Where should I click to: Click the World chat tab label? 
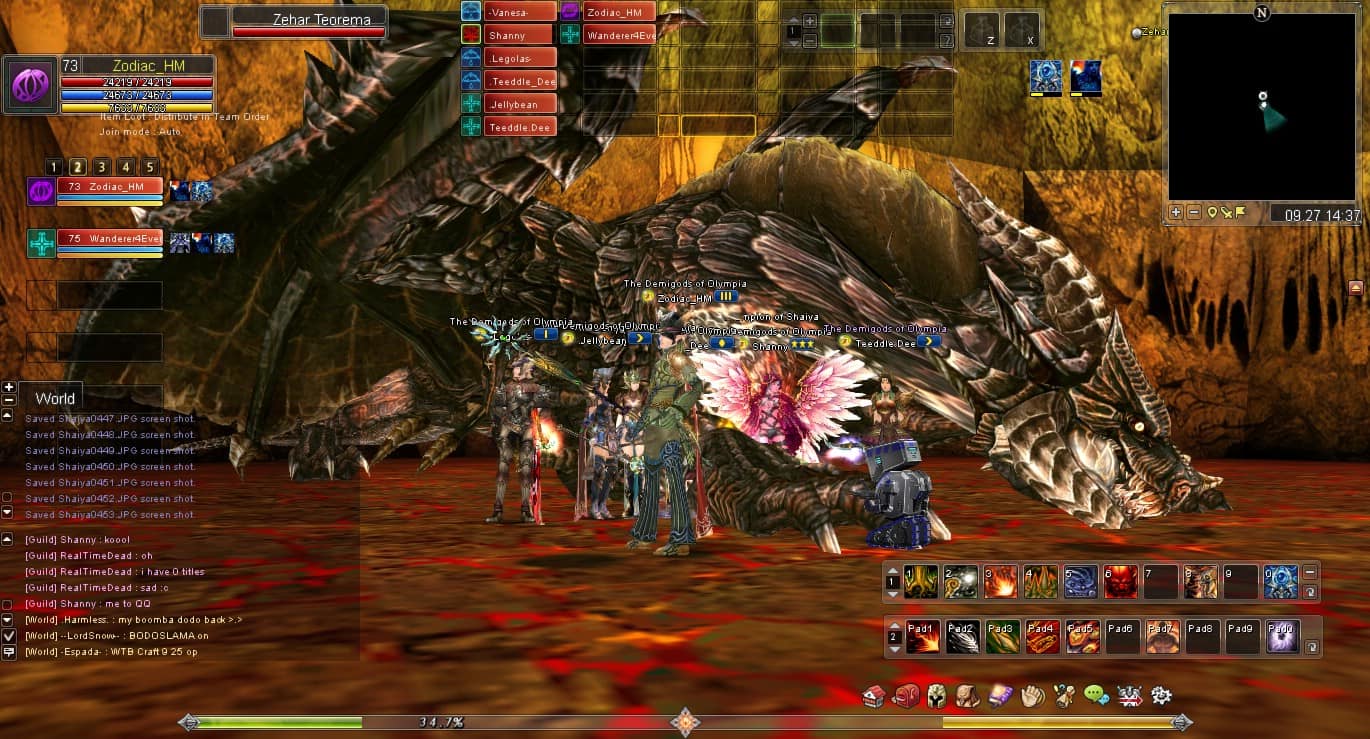[x=54, y=398]
